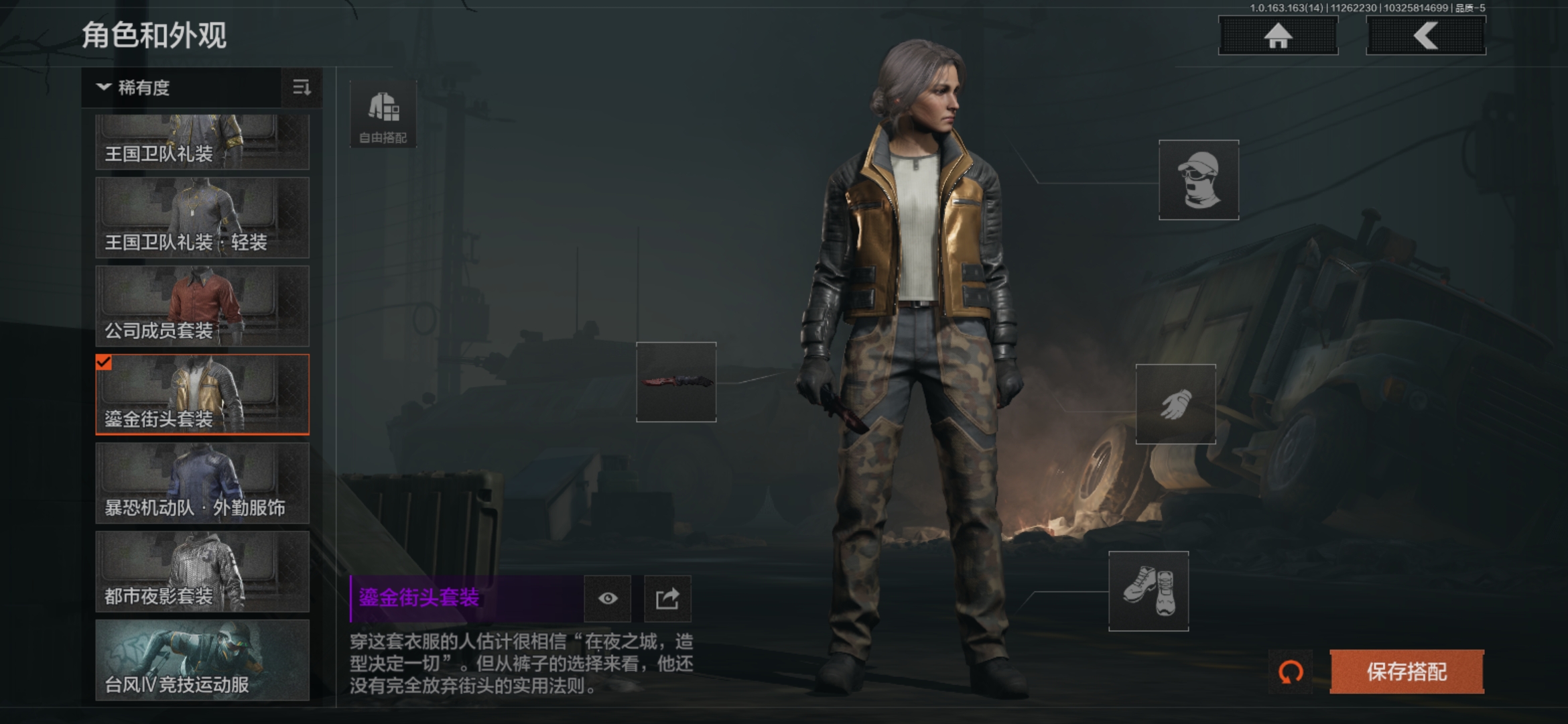Save outfit with 保存搭配
The height and width of the screenshot is (724, 1568).
point(1407,672)
